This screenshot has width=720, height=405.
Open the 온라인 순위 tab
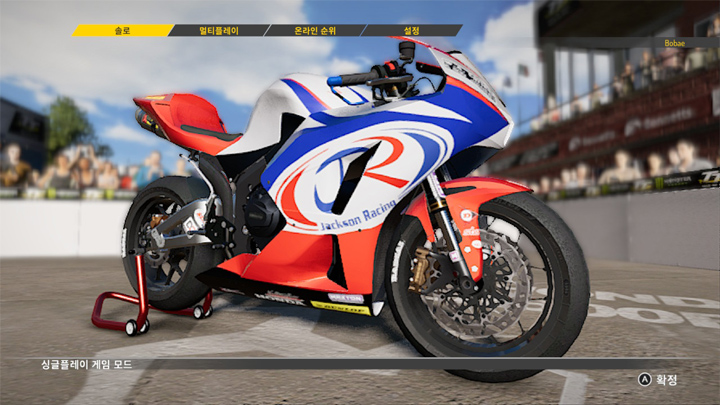pyautogui.click(x=315, y=31)
